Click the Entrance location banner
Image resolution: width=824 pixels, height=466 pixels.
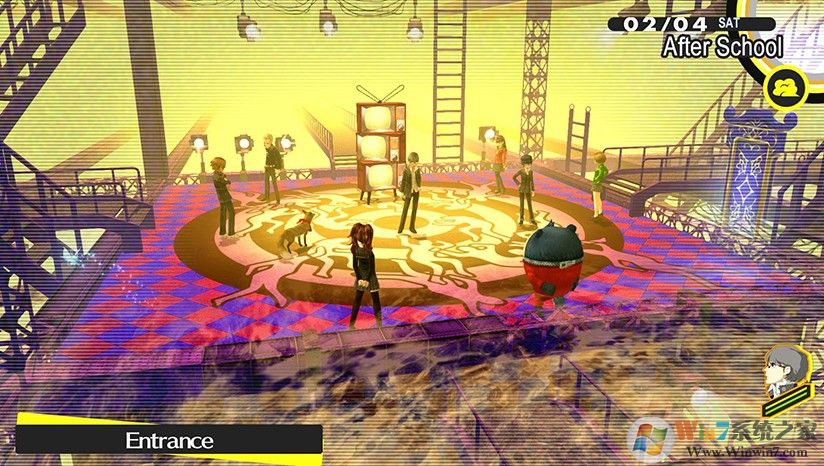[170, 440]
